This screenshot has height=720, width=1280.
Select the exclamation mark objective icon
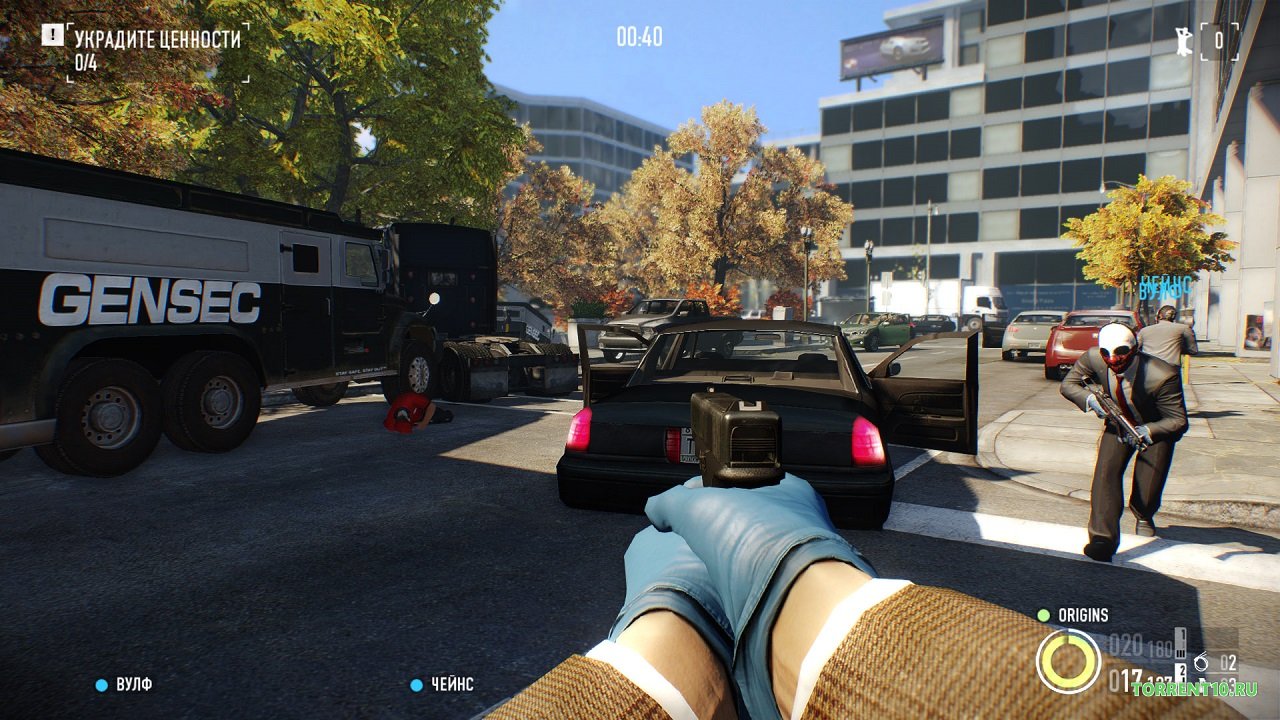click(52, 35)
